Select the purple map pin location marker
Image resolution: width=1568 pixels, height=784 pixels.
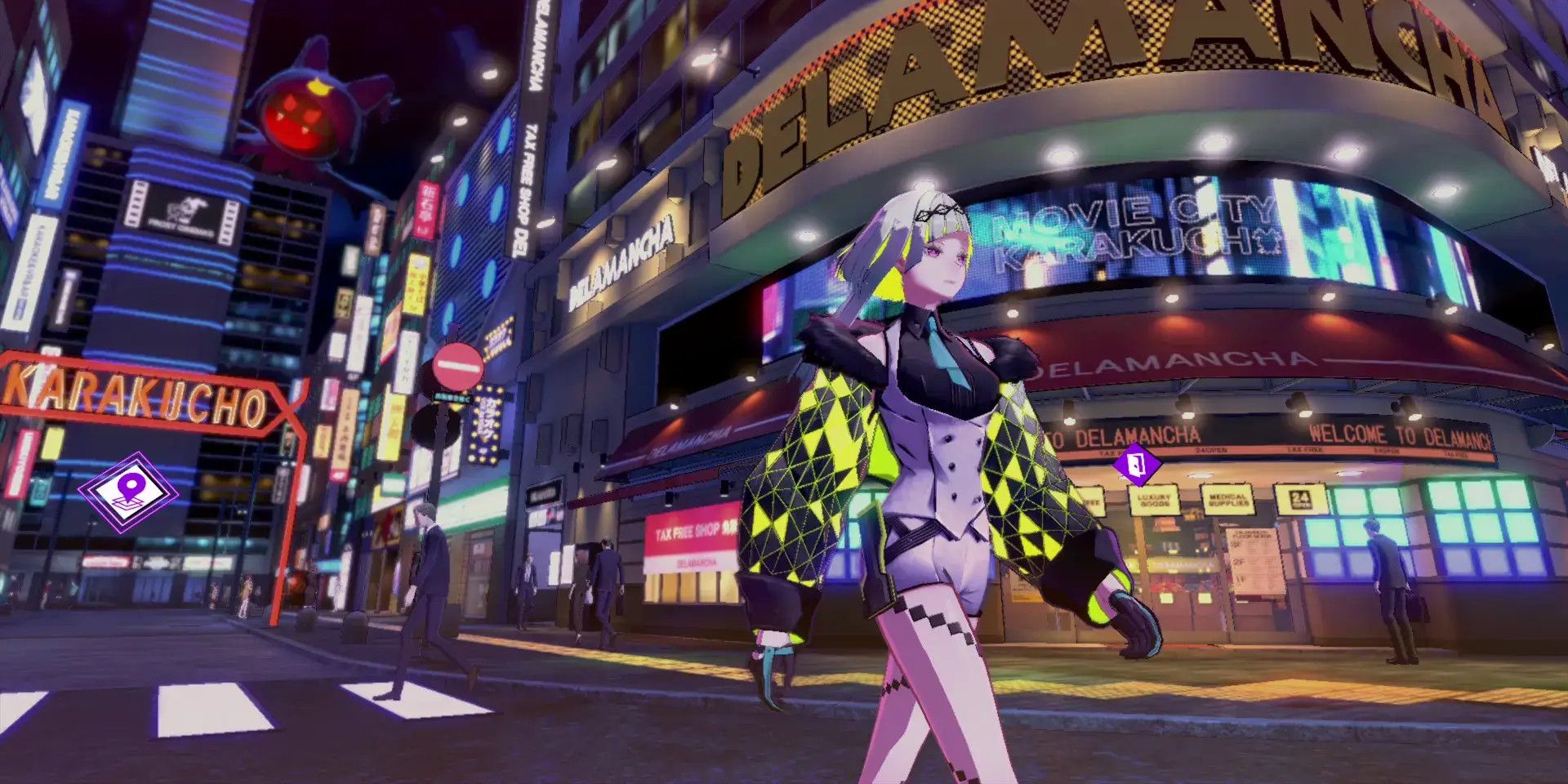127,491
